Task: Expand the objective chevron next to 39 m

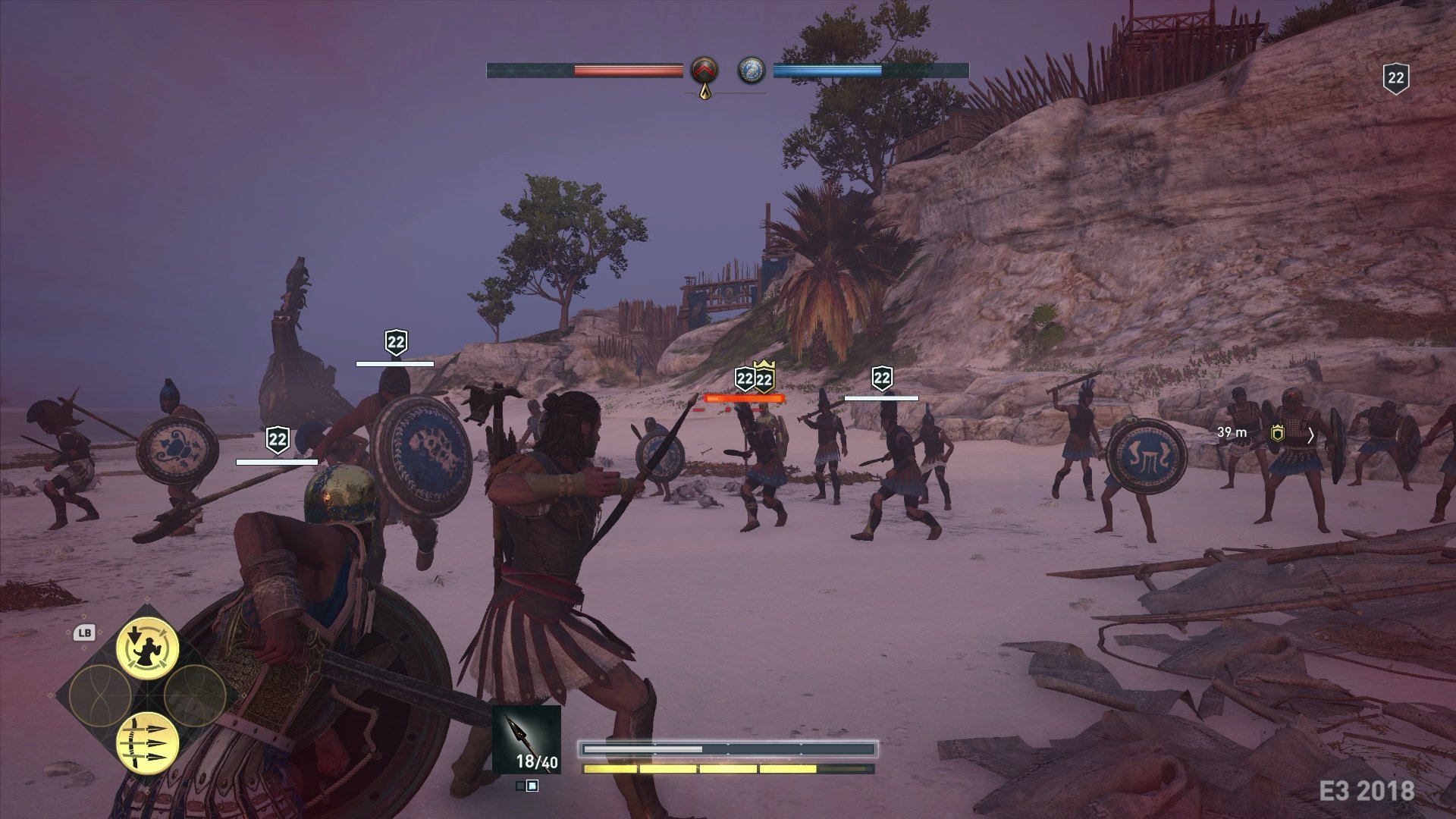Action: pyautogui.click(x=1312, y=435)
